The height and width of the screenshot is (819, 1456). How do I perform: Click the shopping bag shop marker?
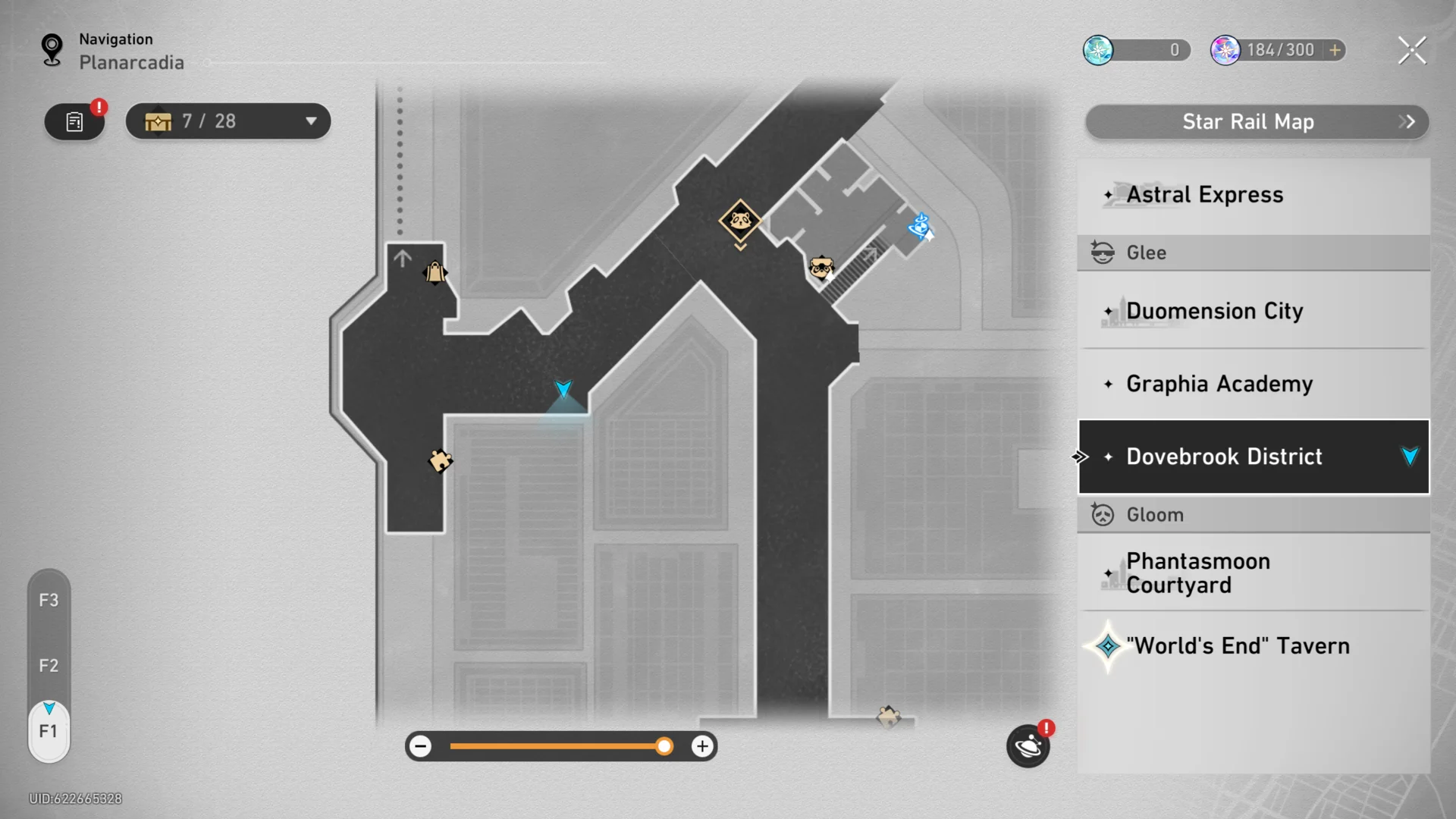pyautogui.click(x=434, y=271)
